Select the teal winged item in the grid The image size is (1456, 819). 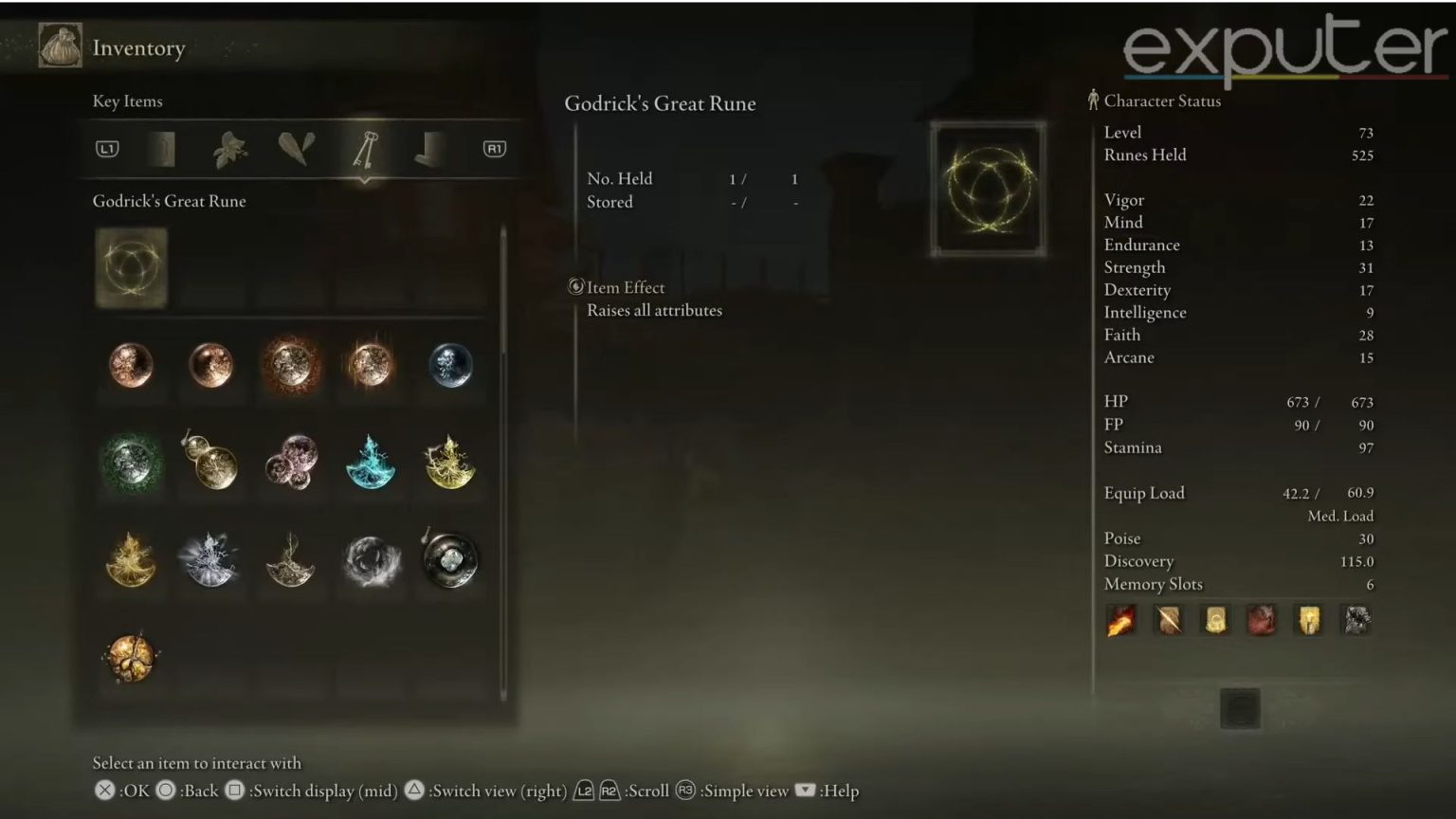pyautogui.click(x=371, y=464)
